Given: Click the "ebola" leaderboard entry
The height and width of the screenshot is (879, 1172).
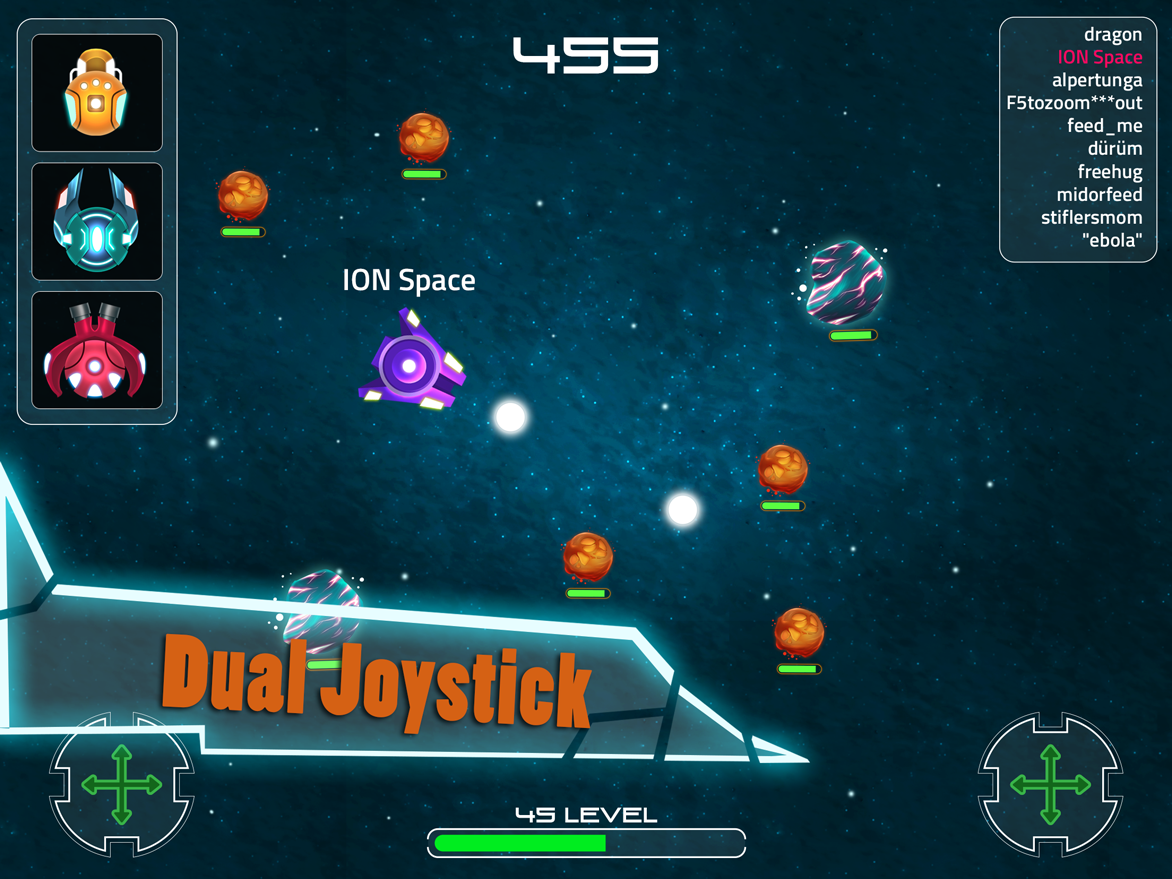Looking at the screenshot, I should [1111, 241].
